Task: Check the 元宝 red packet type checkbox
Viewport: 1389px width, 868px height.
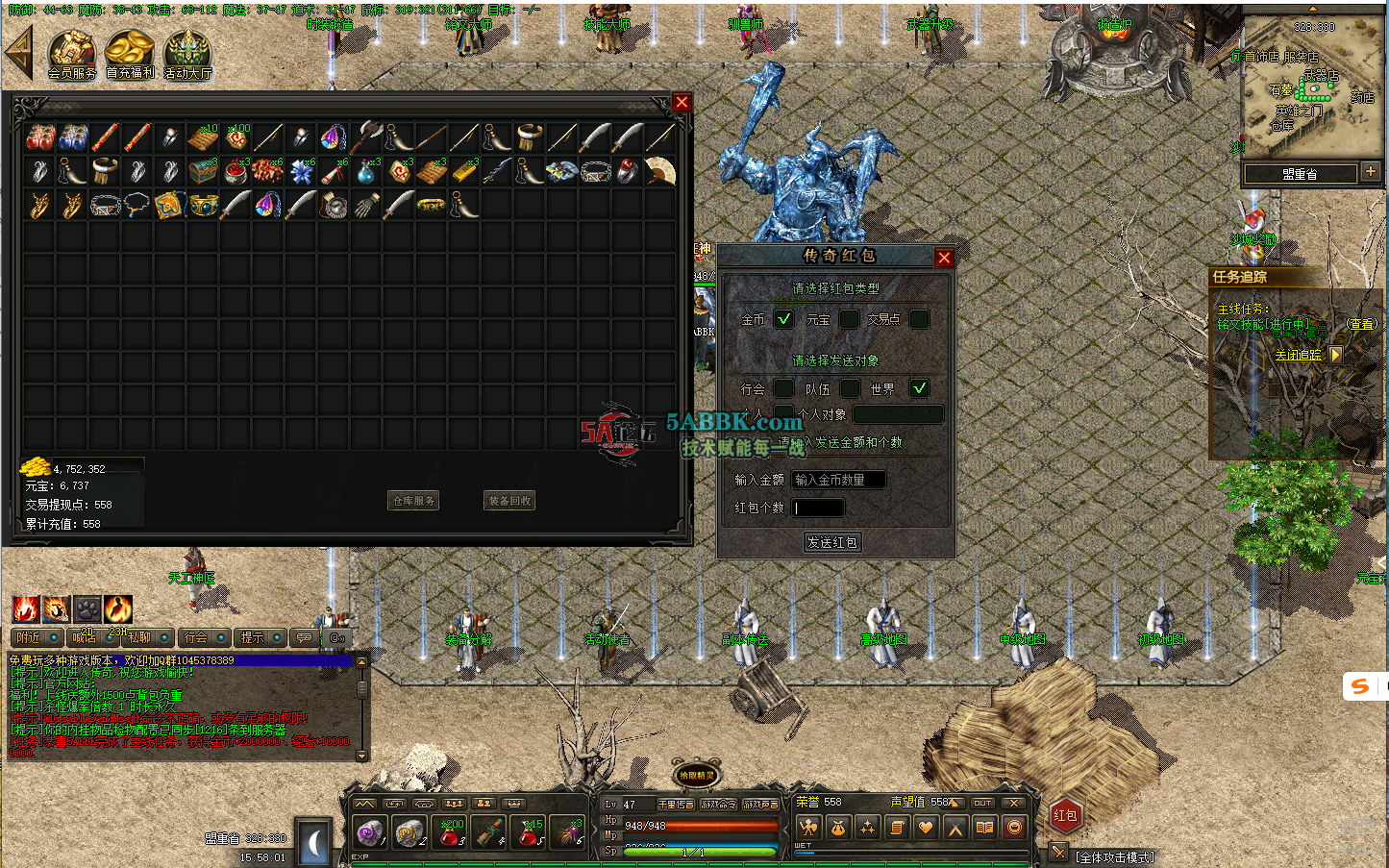Action: (848, 319)
